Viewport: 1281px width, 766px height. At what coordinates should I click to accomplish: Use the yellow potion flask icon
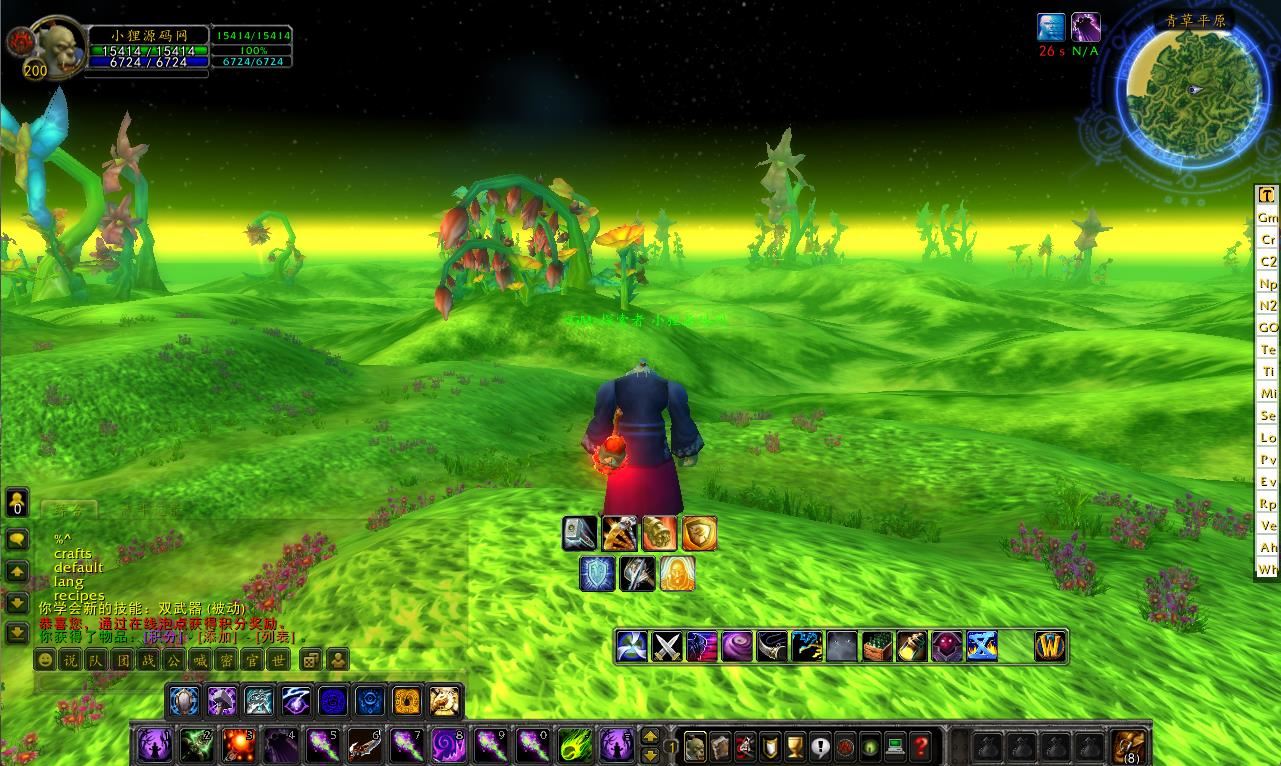912,646
